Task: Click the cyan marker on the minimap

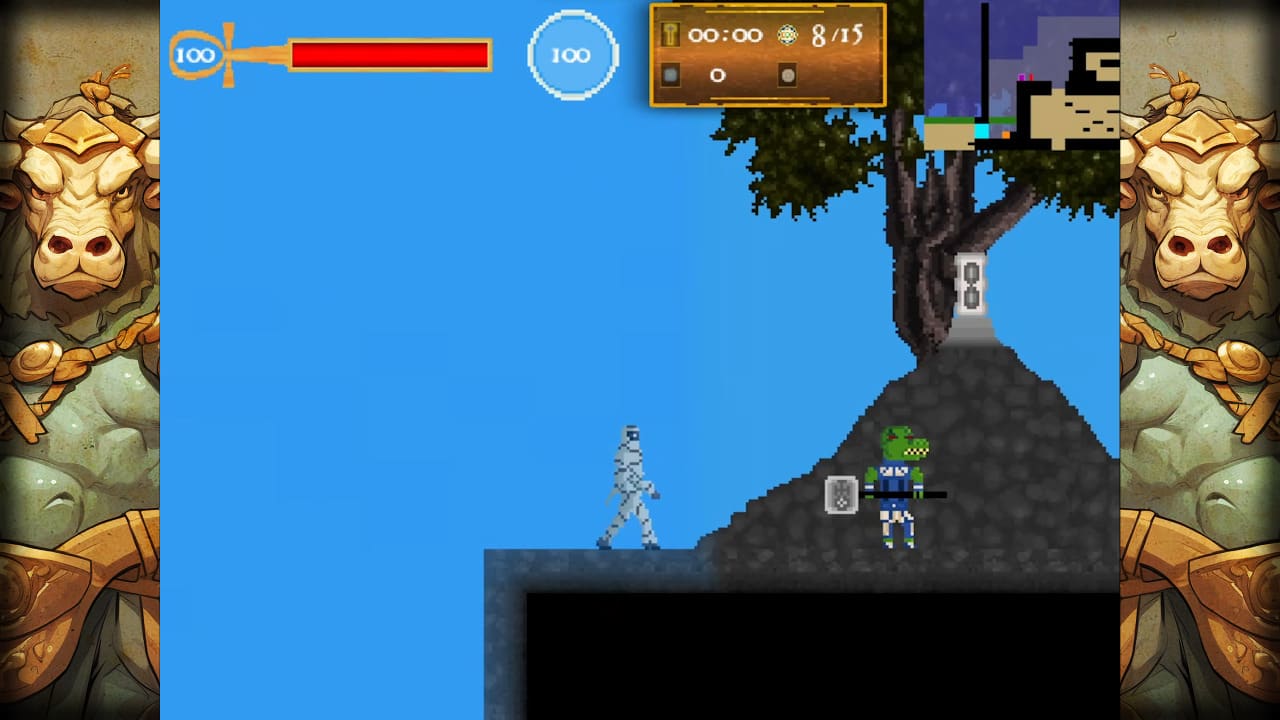Action: click(x=982, y=130)
